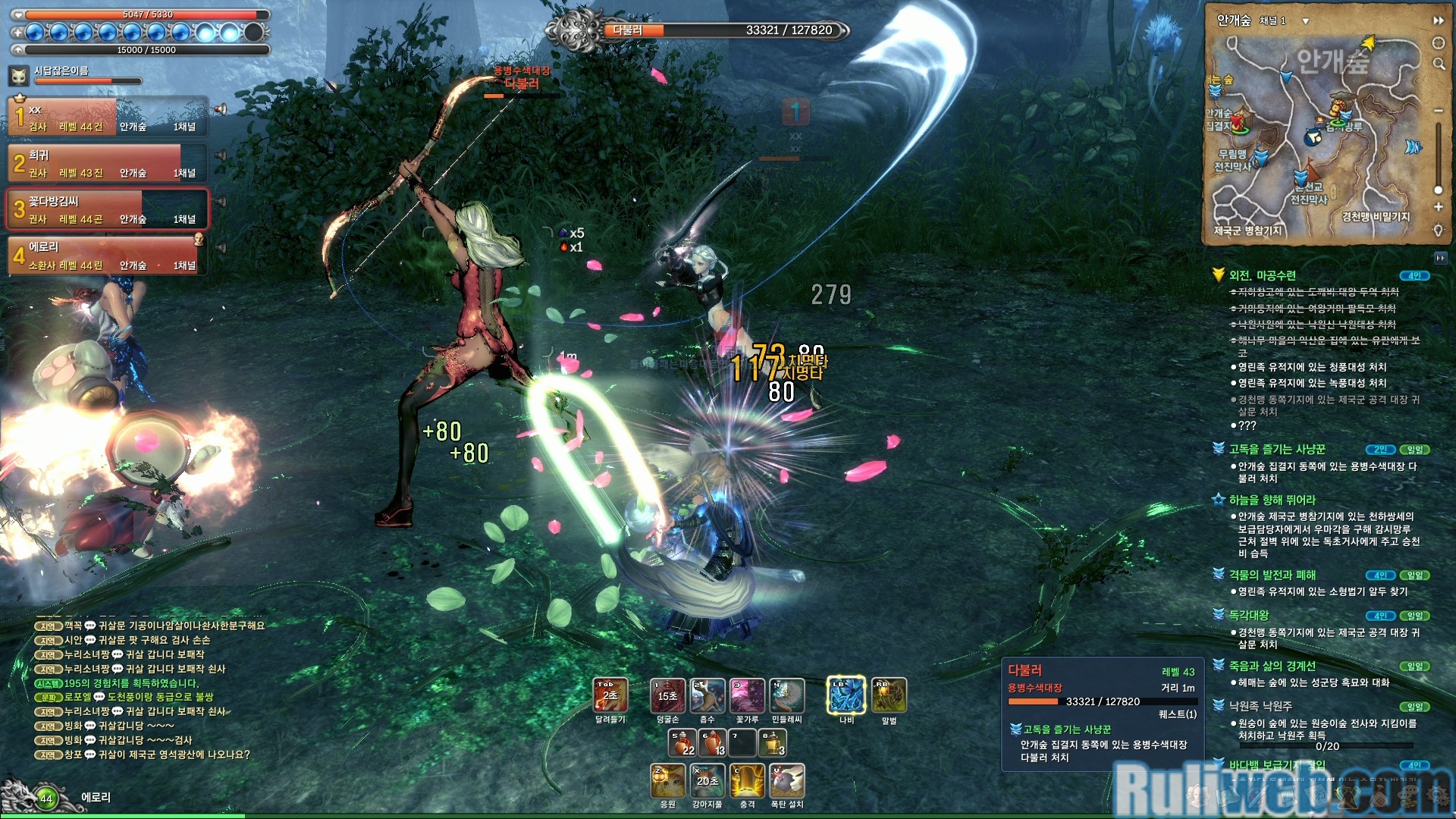This screenshot has width=1456, height=819.
Task: Cast the 꽃가루 skill
Action: [747, 695]
